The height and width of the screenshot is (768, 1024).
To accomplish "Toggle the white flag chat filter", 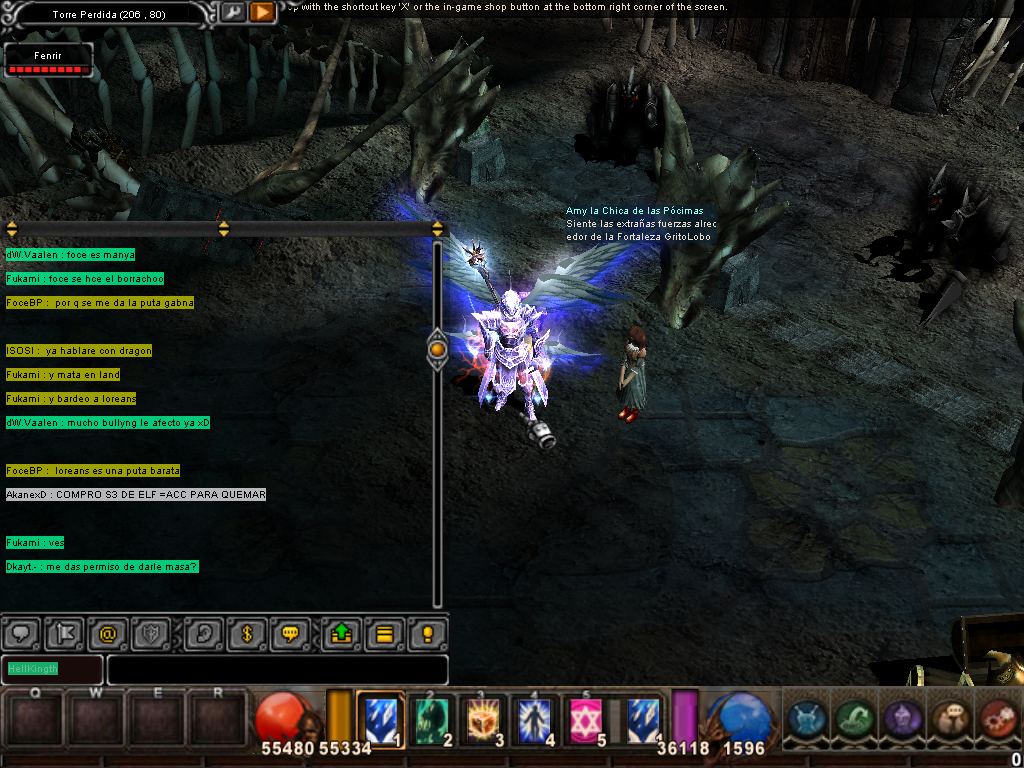I will [x=64, y=634].
